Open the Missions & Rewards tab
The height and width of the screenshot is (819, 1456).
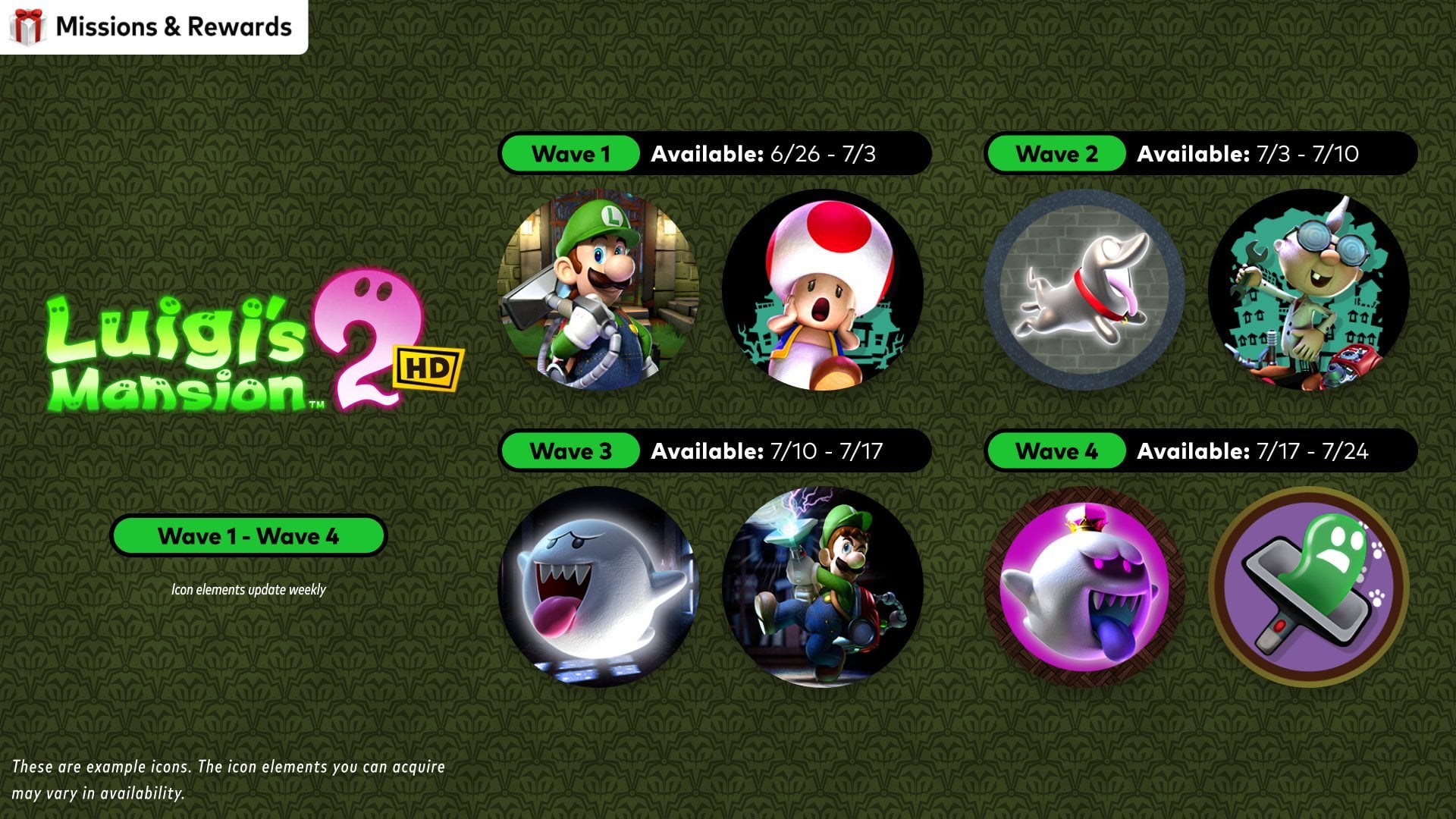tap(154, 27)
